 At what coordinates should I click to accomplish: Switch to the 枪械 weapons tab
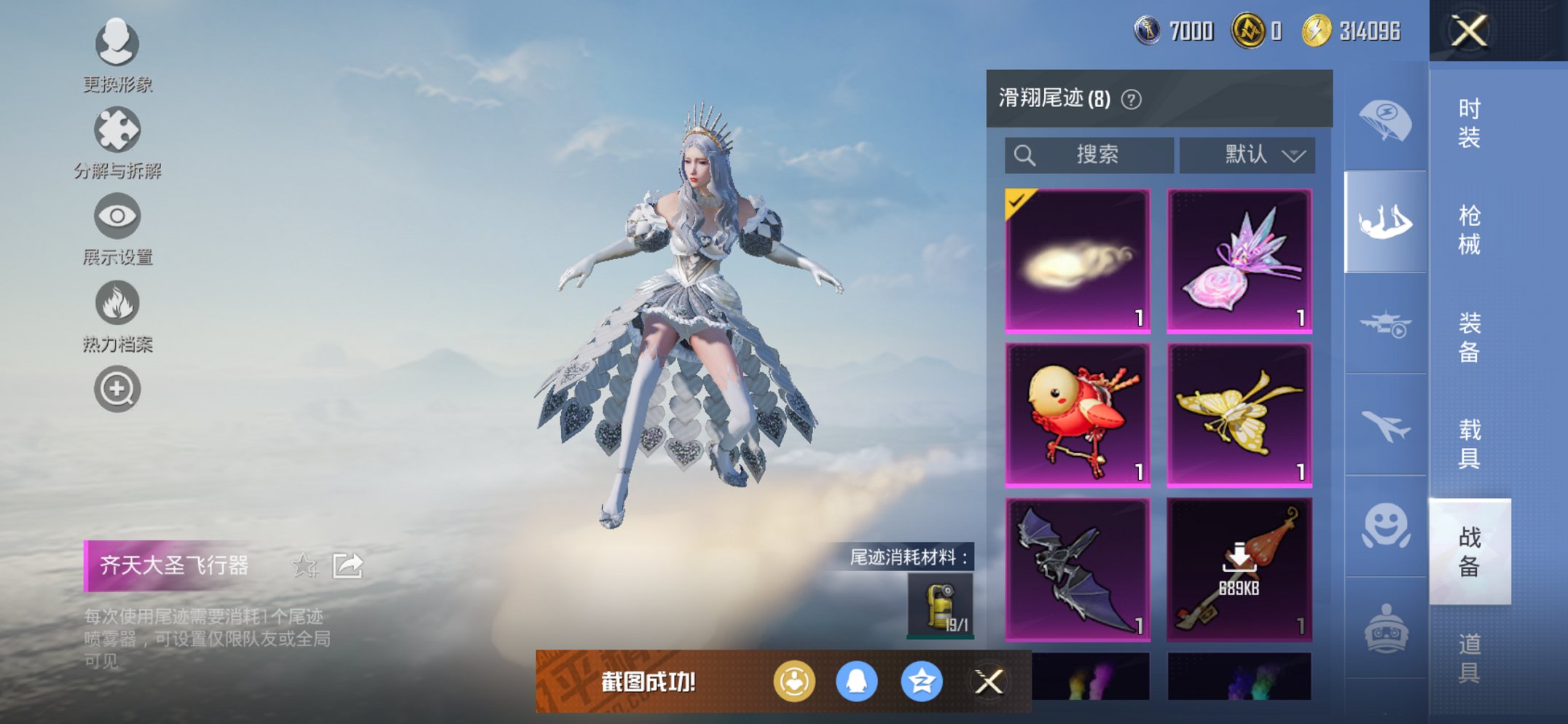tap(1472, 226)
